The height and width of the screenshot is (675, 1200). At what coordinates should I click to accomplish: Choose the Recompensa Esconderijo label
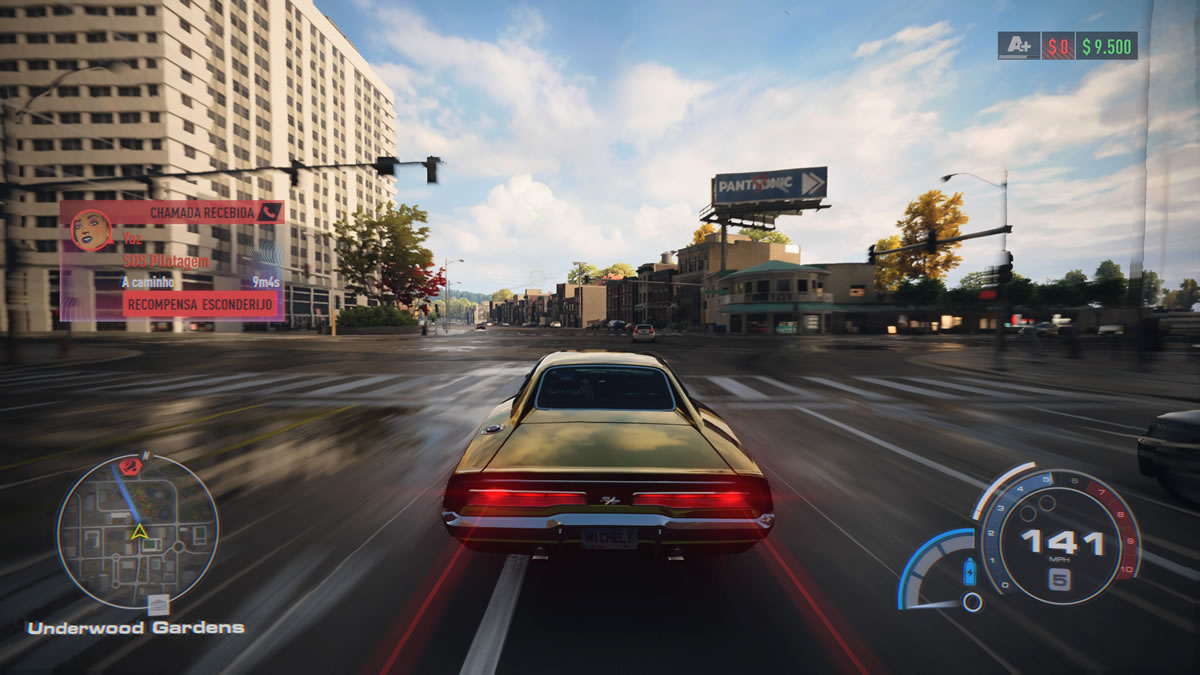[x=200, y=305]
